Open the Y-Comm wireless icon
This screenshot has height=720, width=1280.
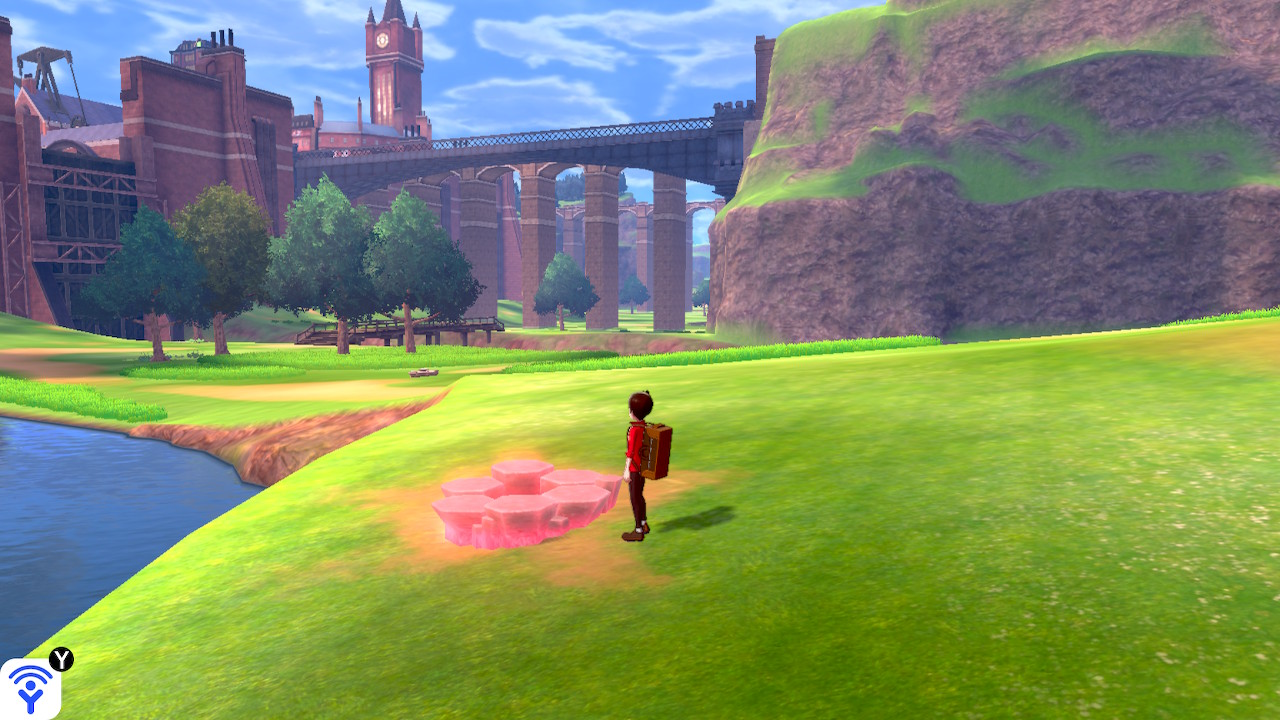[x=30, y=688]
